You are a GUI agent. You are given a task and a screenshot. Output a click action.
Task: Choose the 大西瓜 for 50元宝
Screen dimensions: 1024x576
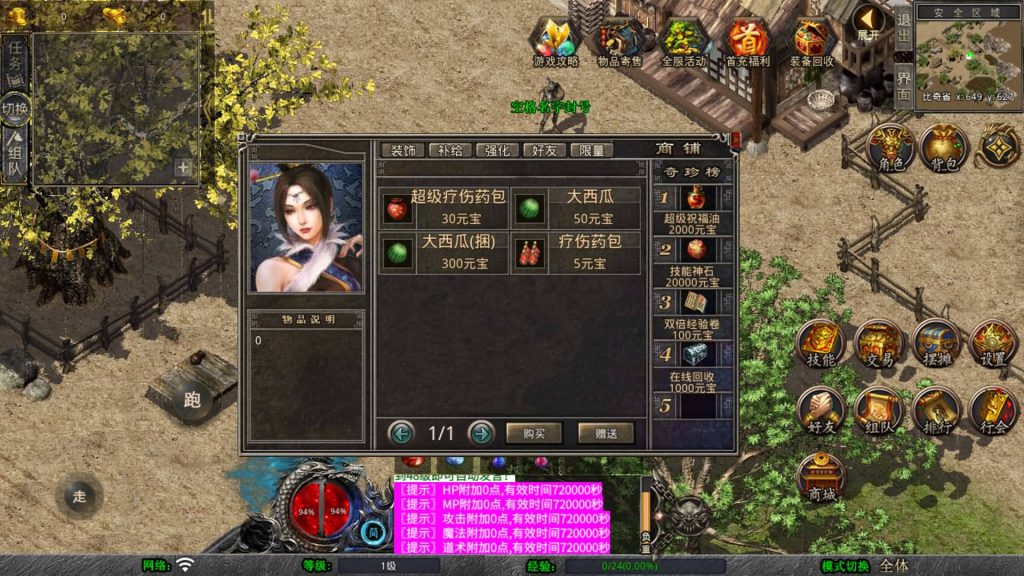tap(577, 206)
